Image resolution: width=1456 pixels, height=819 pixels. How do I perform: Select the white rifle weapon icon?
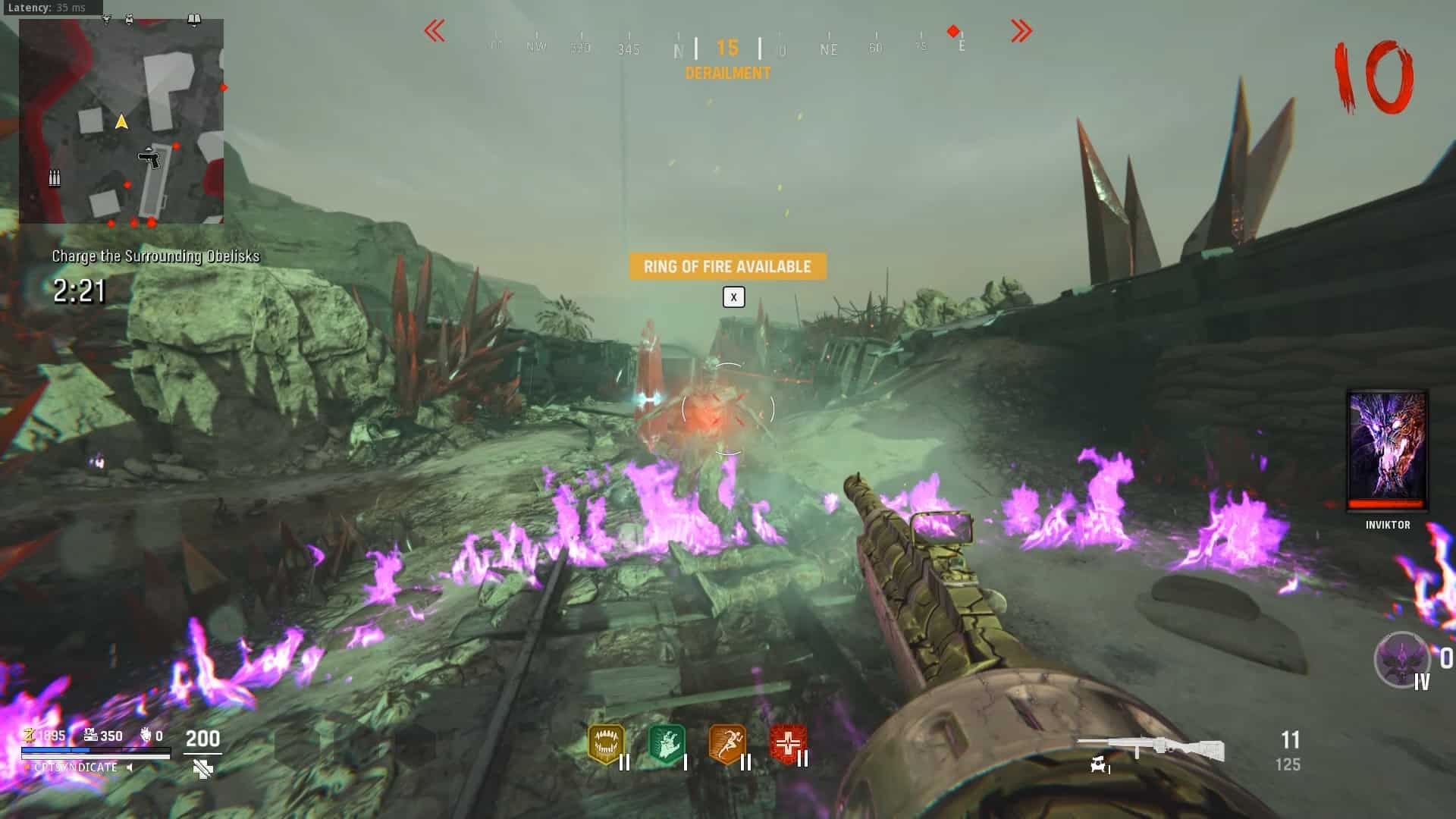[1150, 748]
